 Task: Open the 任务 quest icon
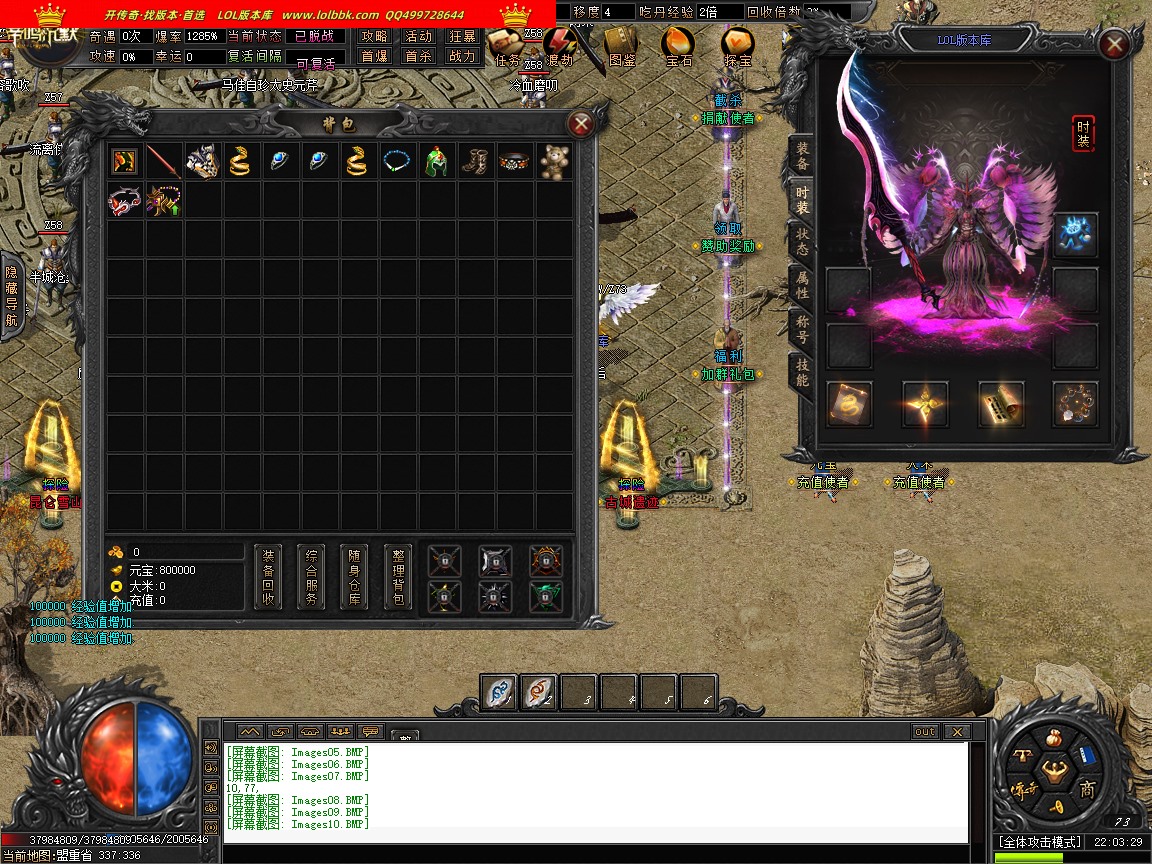tap(508, 46)
